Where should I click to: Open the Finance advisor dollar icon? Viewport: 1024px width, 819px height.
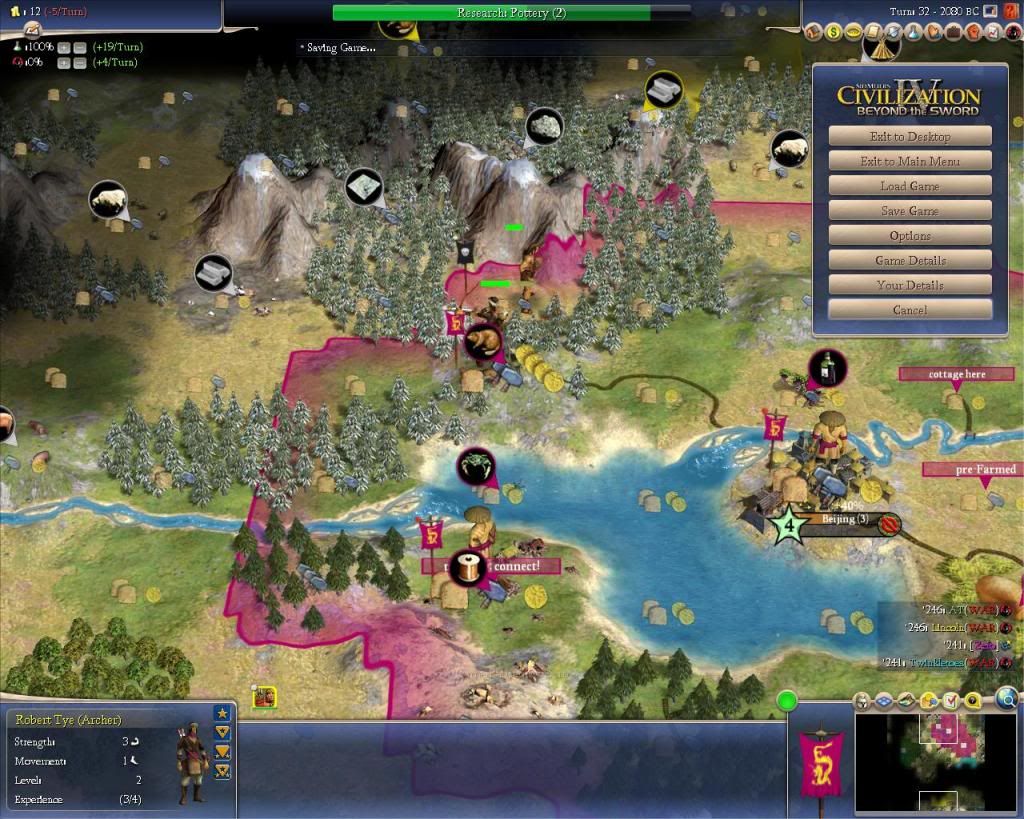pos(833,33)
